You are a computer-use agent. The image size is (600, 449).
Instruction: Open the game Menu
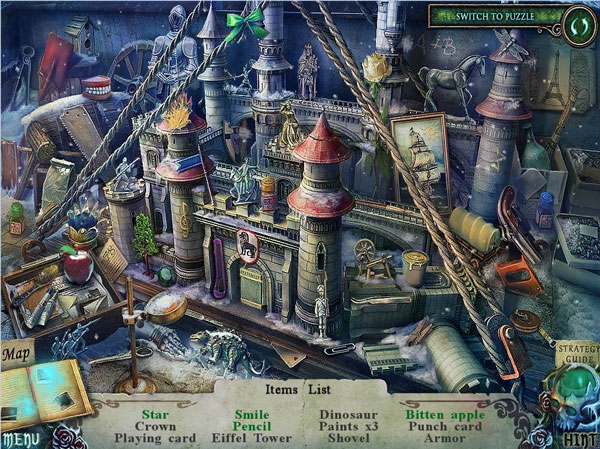pos(20,439)
